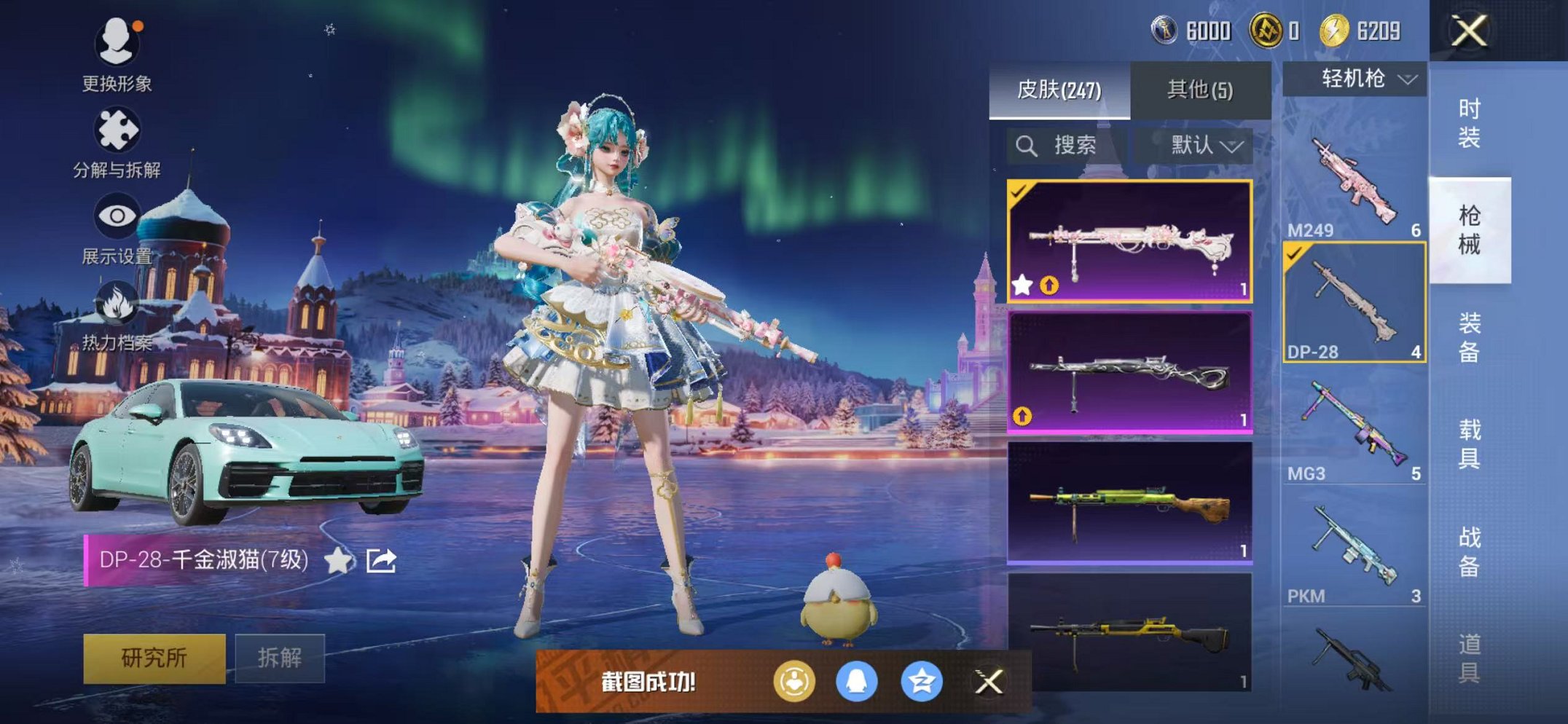Click the magnifier icon in the 搜索 bar
The image size is (1568, 724).
(x=1029, y=145)
